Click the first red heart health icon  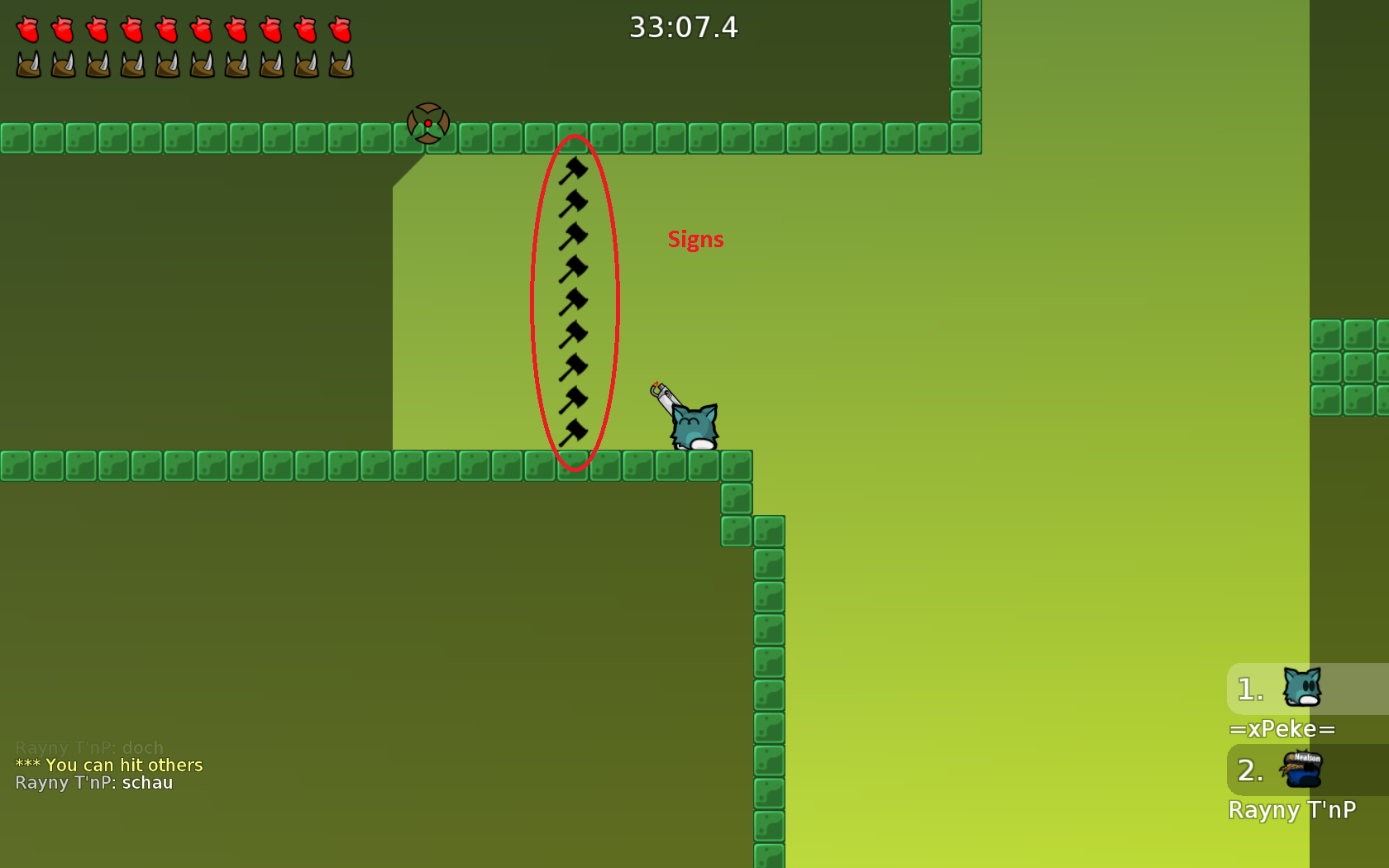click(27, 27)
